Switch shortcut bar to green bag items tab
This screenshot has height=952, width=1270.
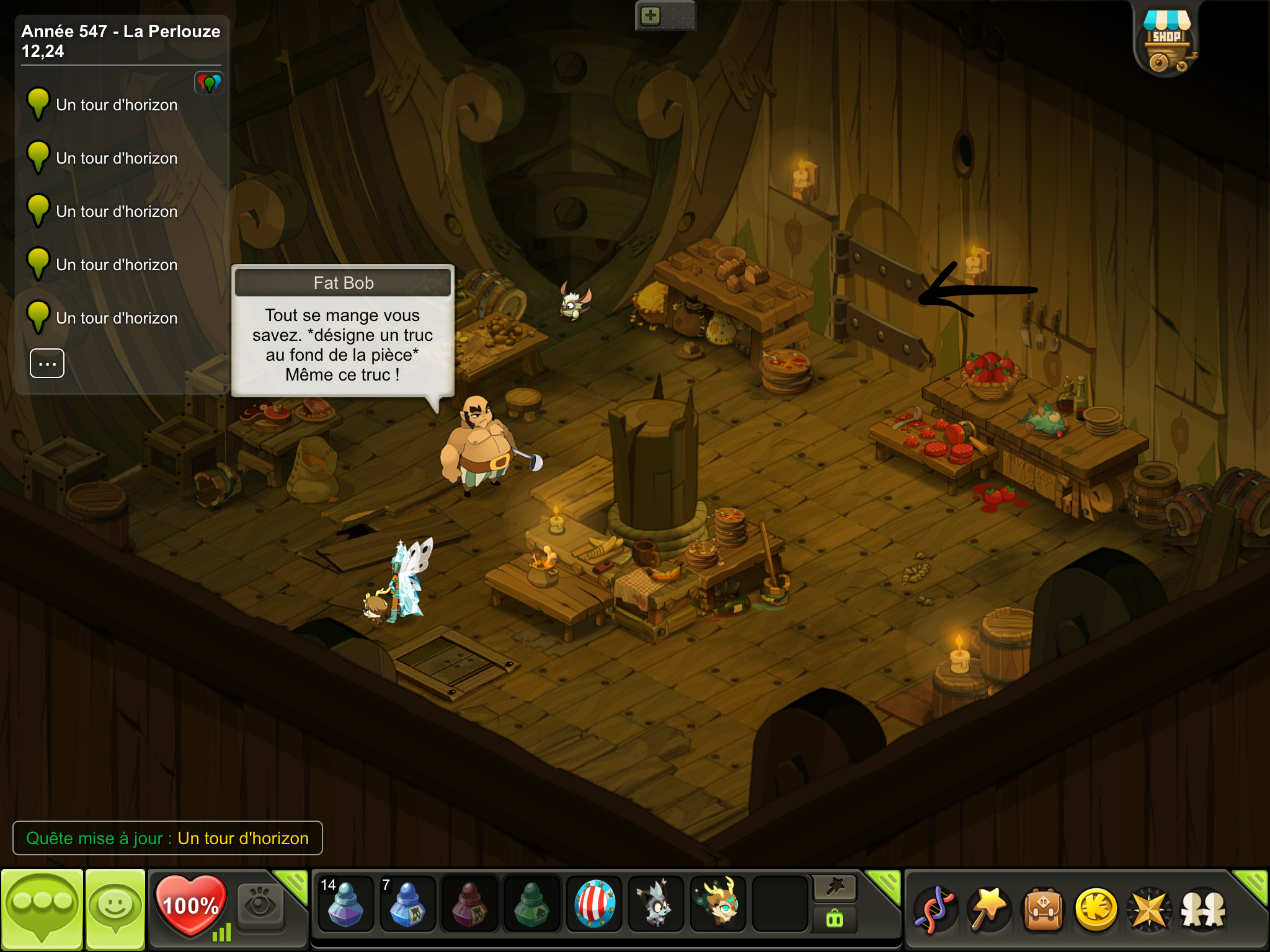pyautogui.click(x=835, y=919)
